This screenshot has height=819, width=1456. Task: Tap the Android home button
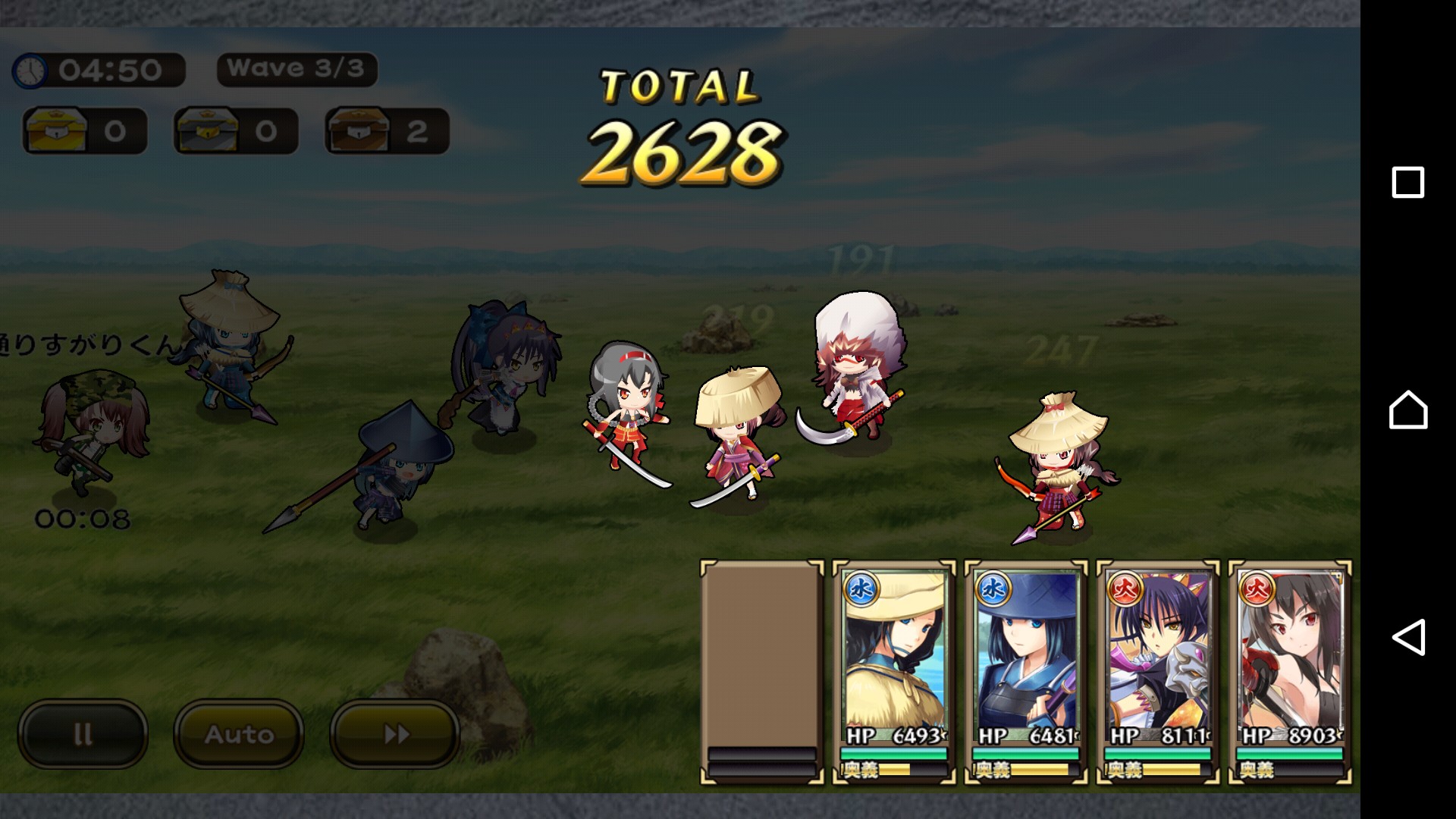click(x=1408, y=410)
